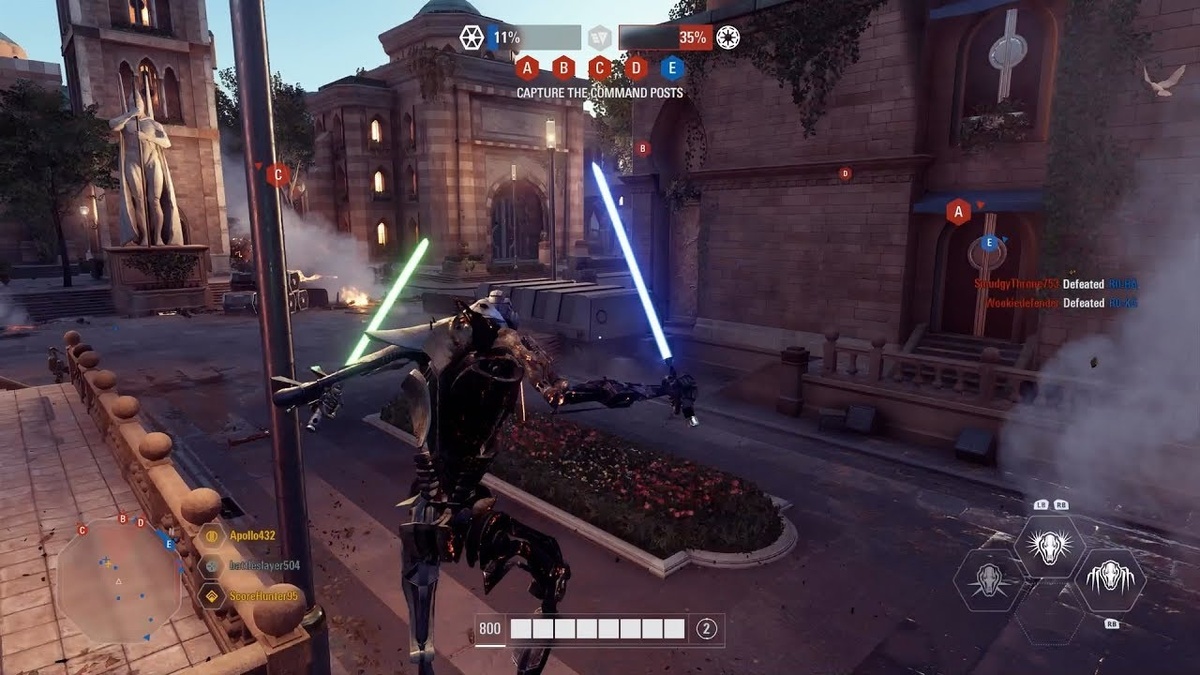
Task: Click command post A in the top objective row
Action: [x=528, y=68]
